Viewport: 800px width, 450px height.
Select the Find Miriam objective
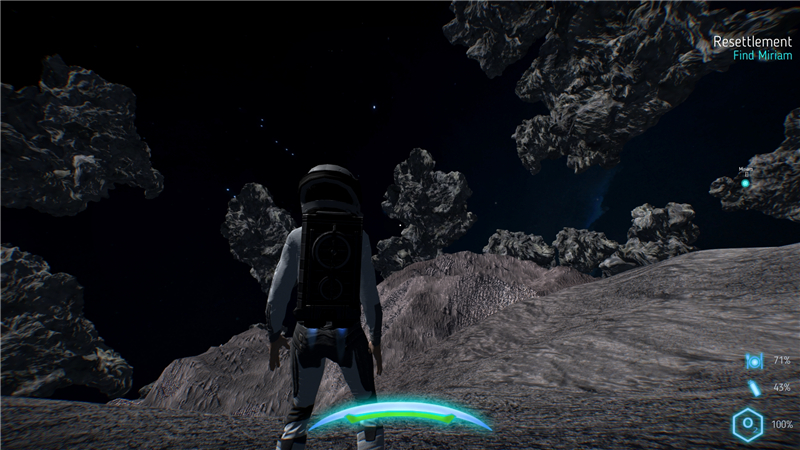[x=762, y=56]
